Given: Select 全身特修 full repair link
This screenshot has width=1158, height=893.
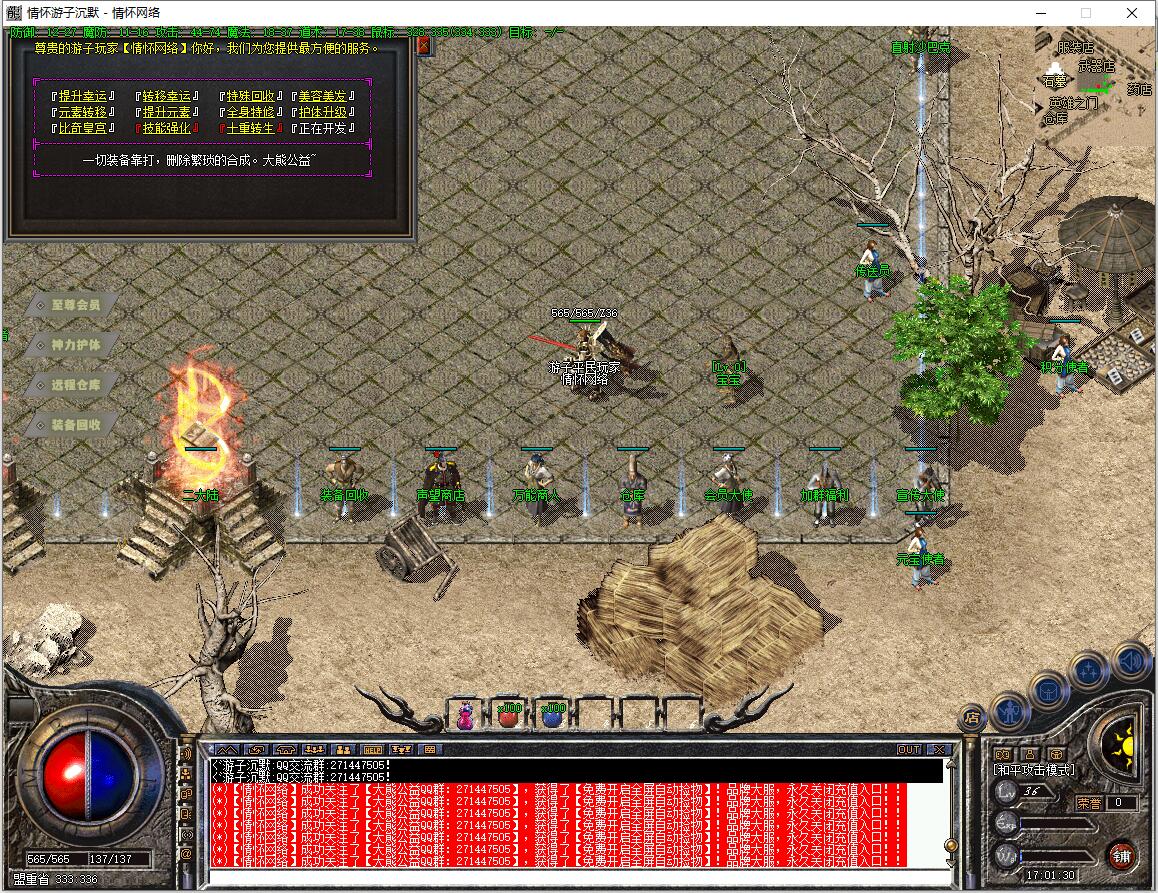Looking at the screenshot, I should pyautogui.click(x=250, y=112).
